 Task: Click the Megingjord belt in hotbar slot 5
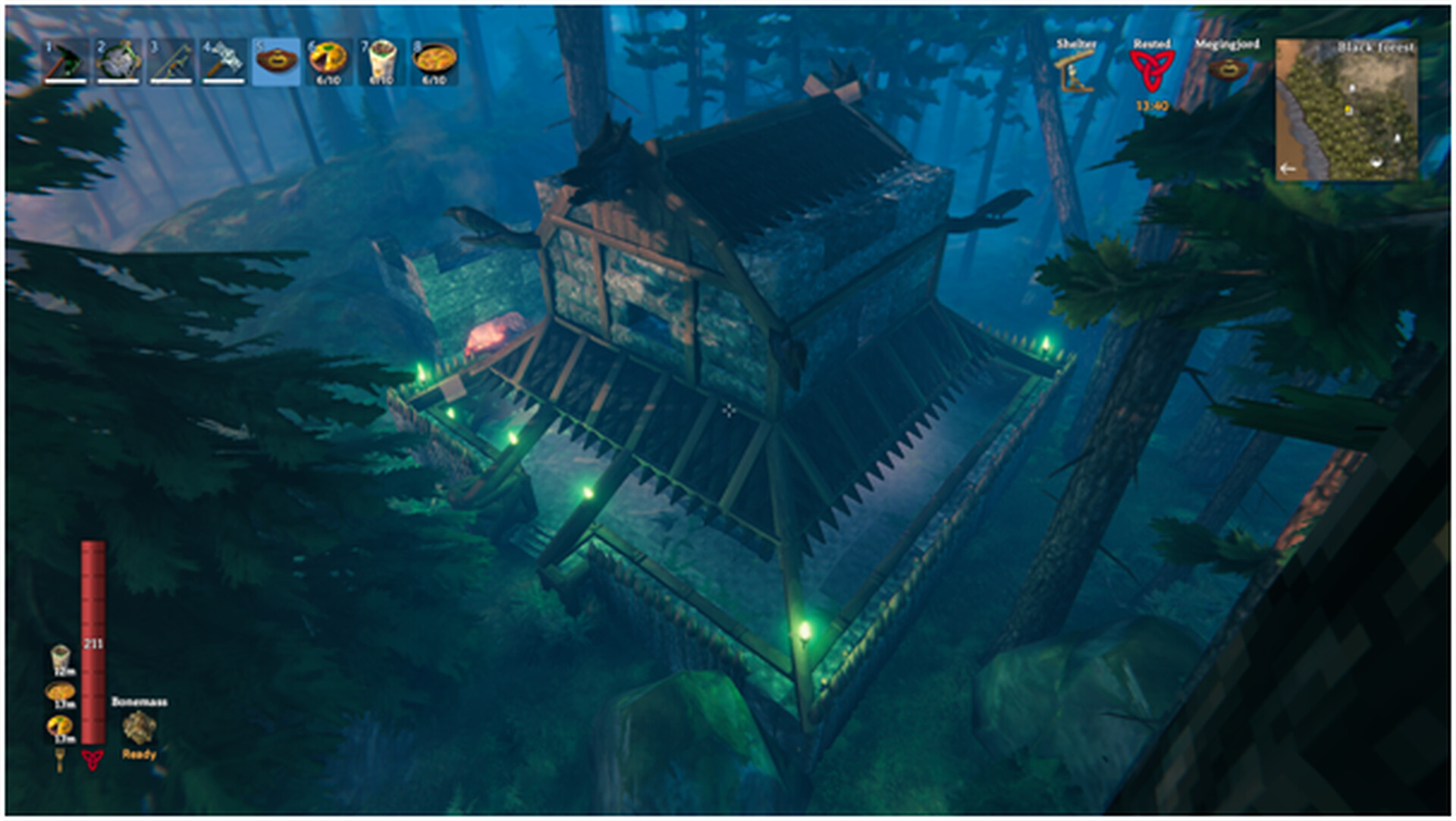click(x=275, y=61)
